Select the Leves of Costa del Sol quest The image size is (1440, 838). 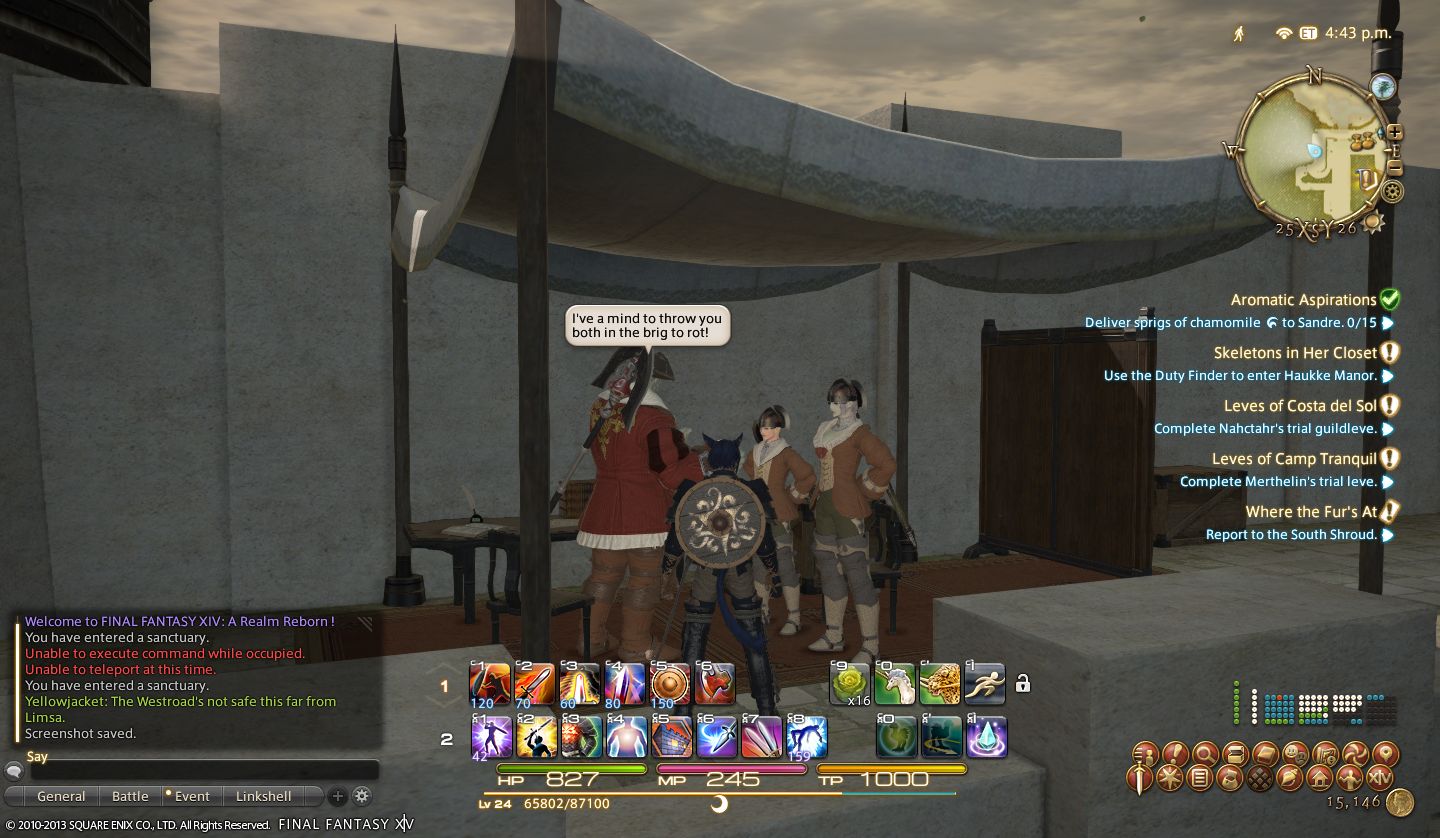[x=1300, y=406]
